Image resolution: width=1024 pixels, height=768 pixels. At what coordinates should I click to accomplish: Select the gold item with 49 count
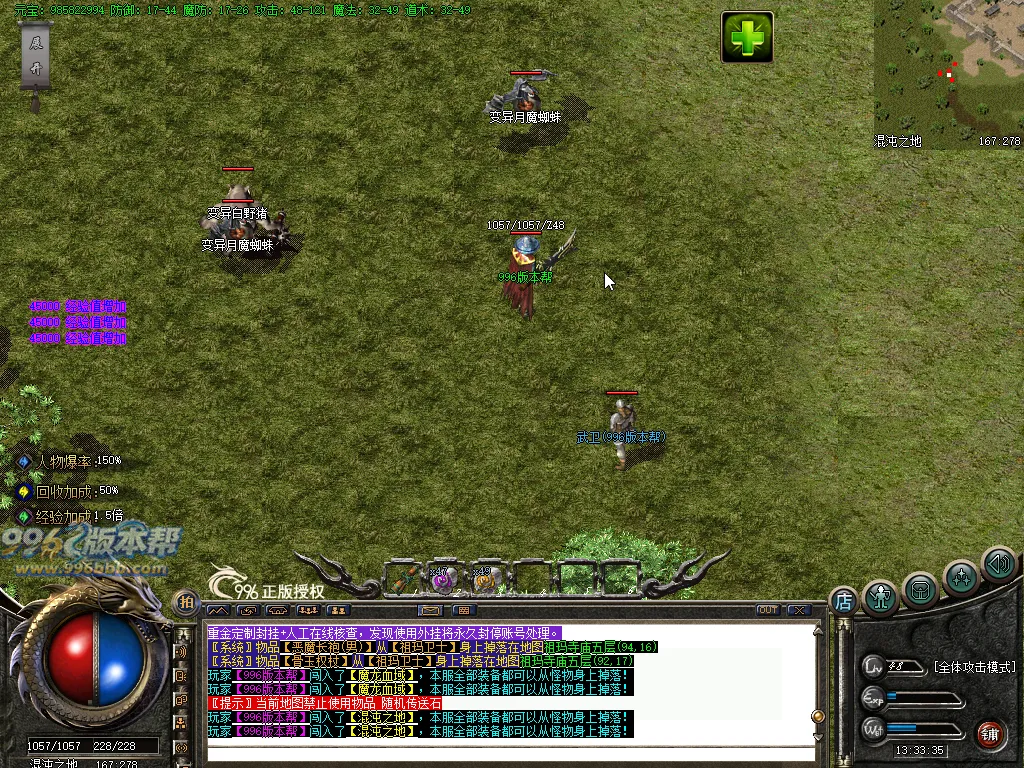tap(486, 579)
